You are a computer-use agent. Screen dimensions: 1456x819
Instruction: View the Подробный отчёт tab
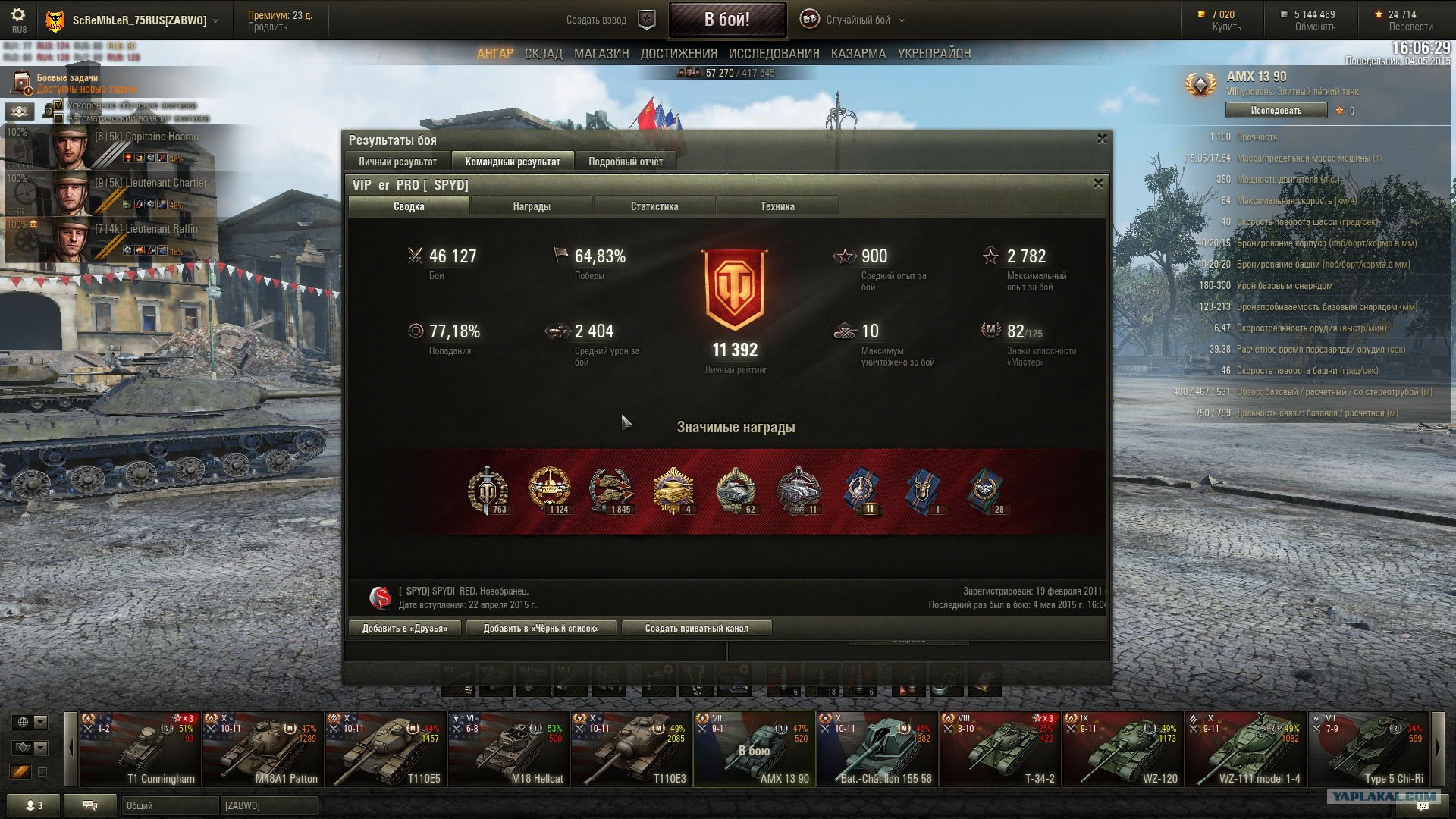pos(626,162)
